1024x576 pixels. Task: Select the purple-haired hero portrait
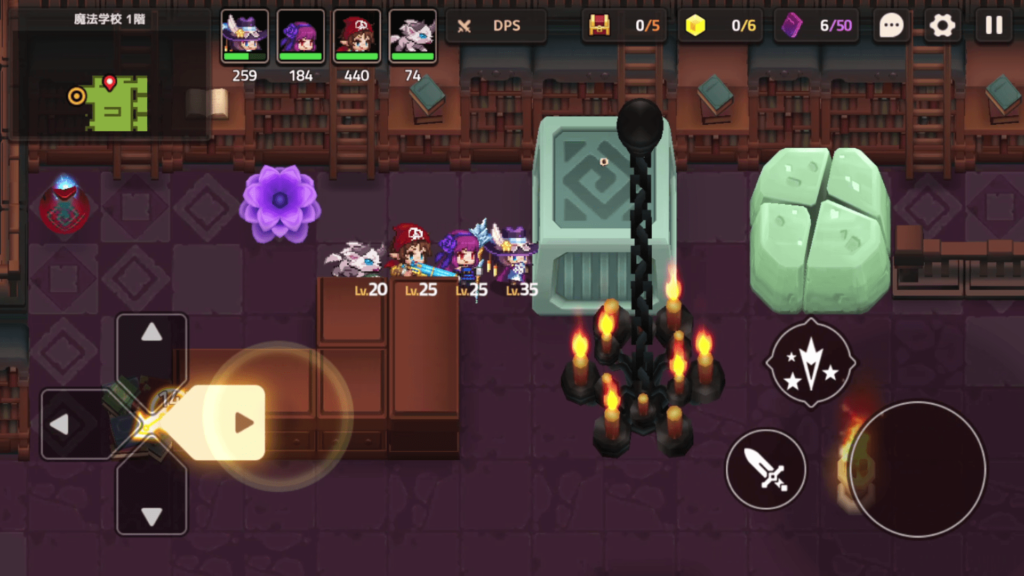[301, 37]
